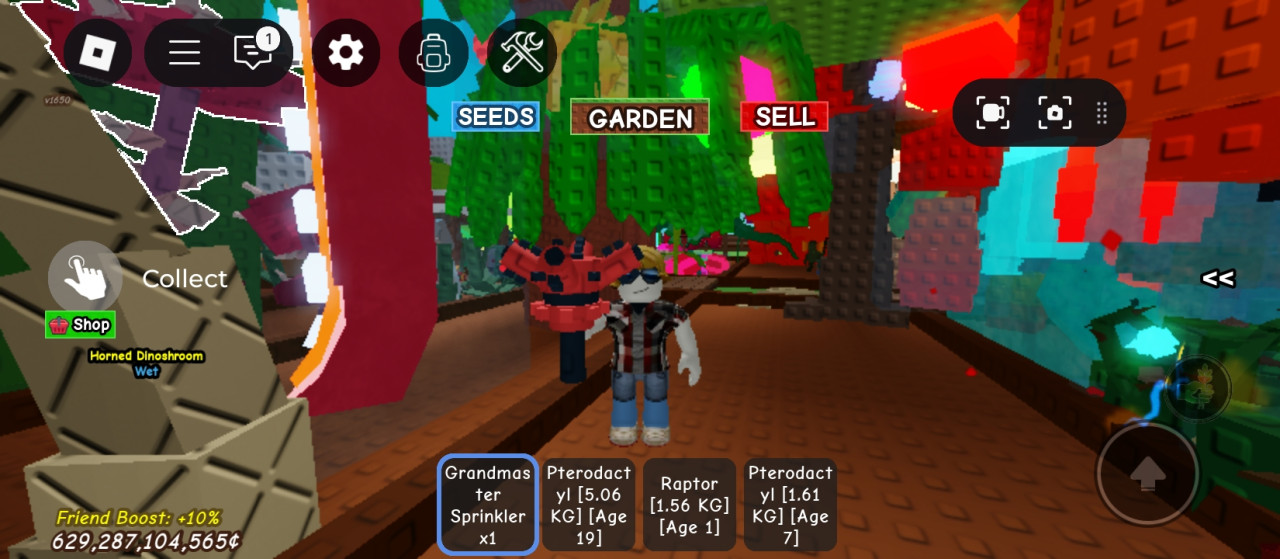The height and width of the screenshot is (559, 1280).
Task: Tap the jump arrow button
Action: (x=1147, y=474)
